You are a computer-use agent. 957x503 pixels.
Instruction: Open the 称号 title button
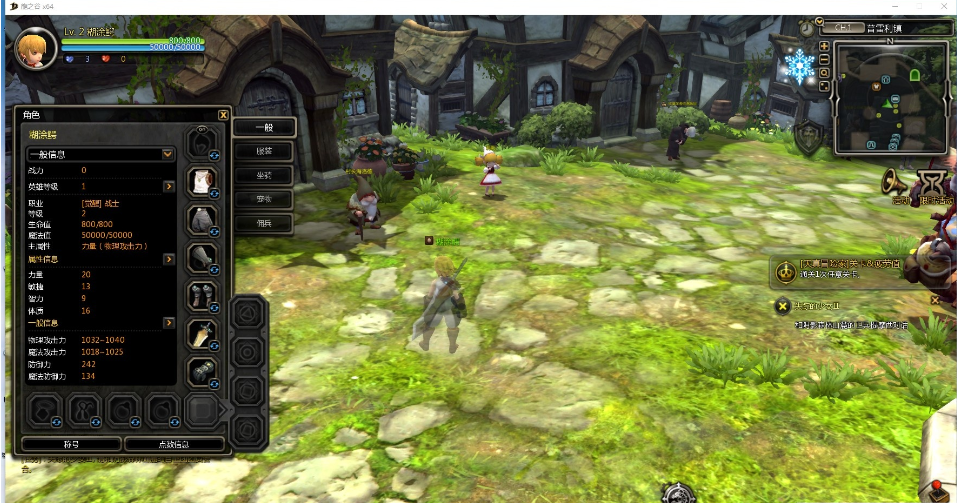(x=70, y=443)
